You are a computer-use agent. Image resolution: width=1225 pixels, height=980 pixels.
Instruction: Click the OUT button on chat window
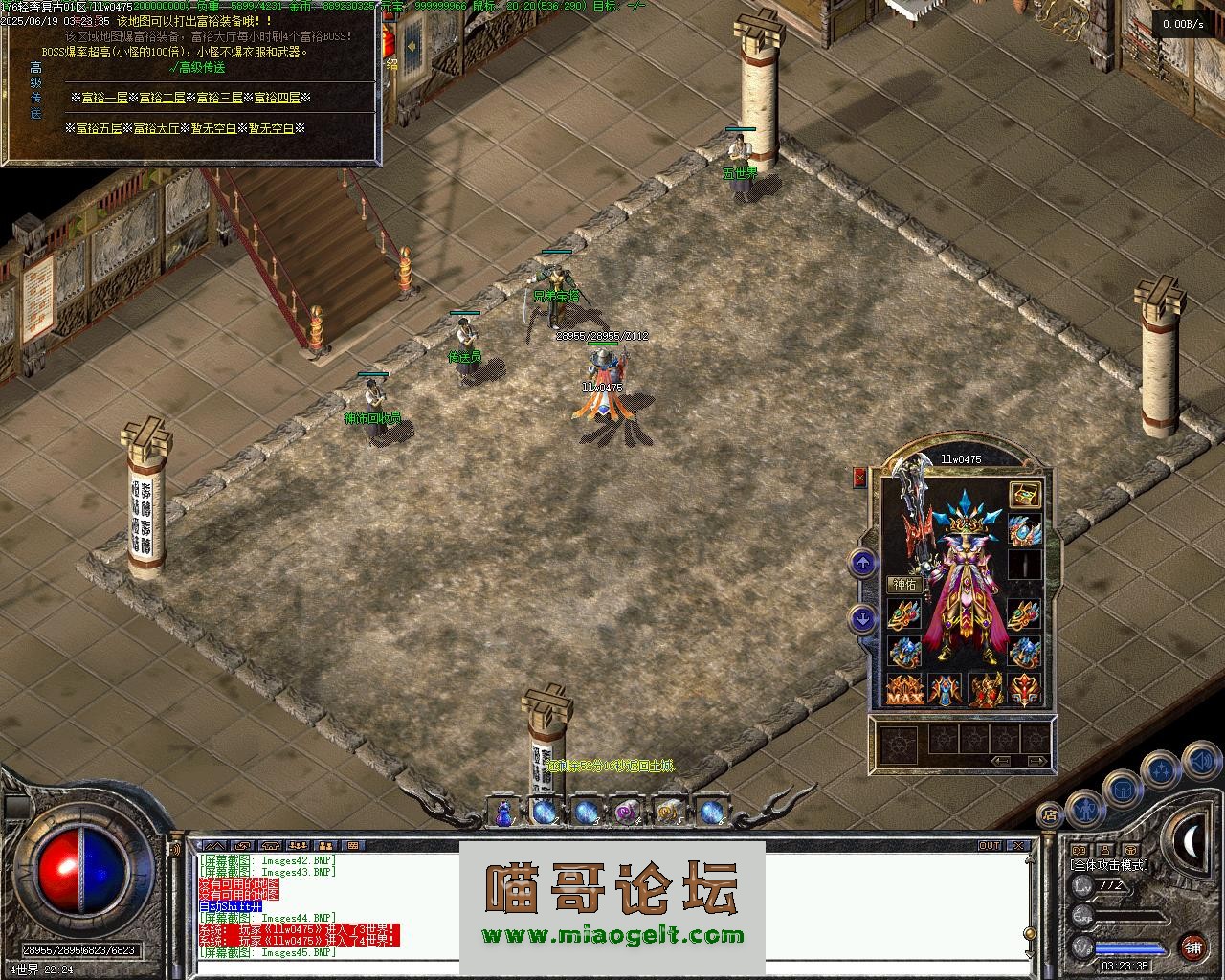(990, 846)
